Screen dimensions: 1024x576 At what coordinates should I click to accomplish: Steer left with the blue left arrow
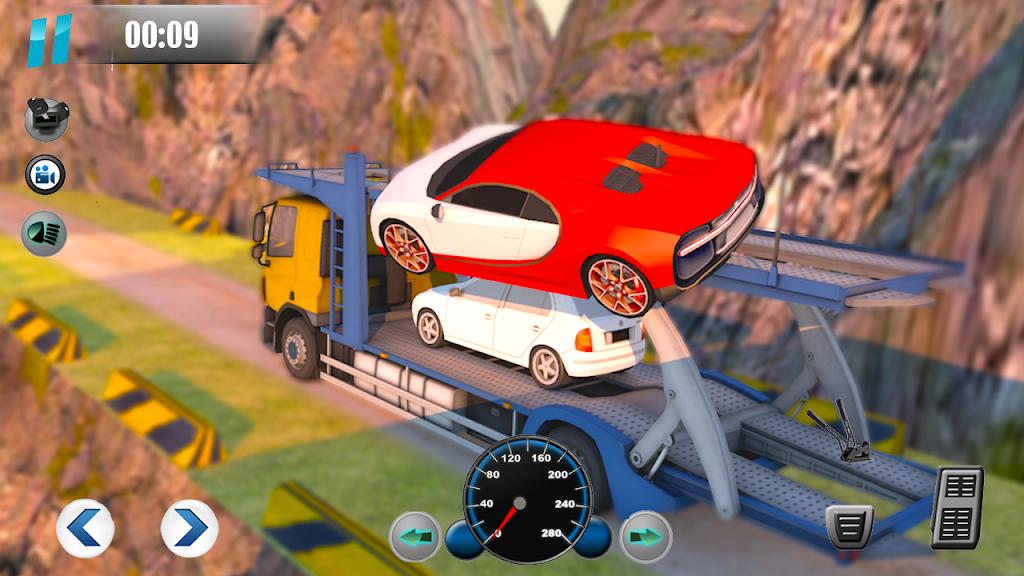coord(84,528)
